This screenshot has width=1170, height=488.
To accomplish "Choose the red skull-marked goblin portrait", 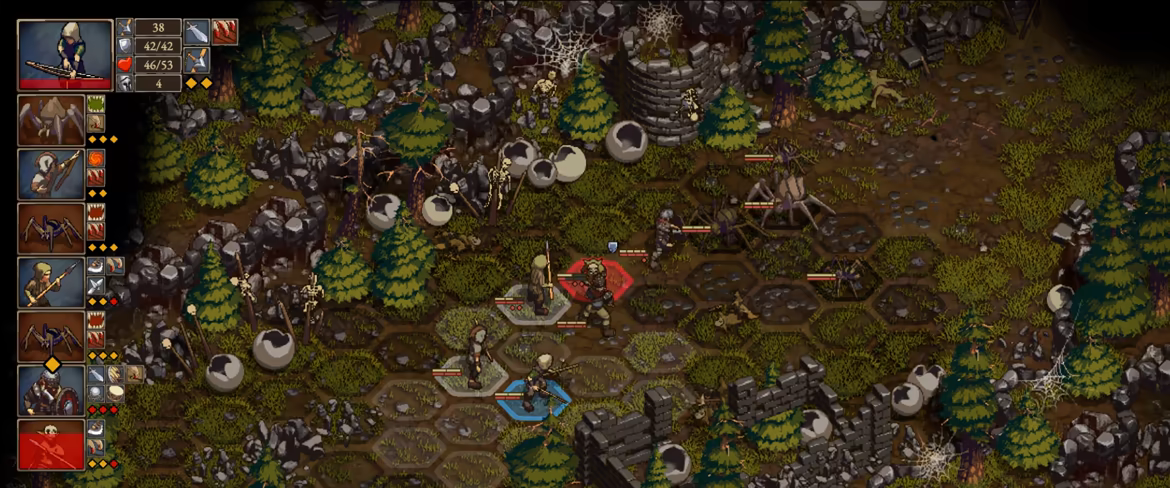I will click(50, 445).
